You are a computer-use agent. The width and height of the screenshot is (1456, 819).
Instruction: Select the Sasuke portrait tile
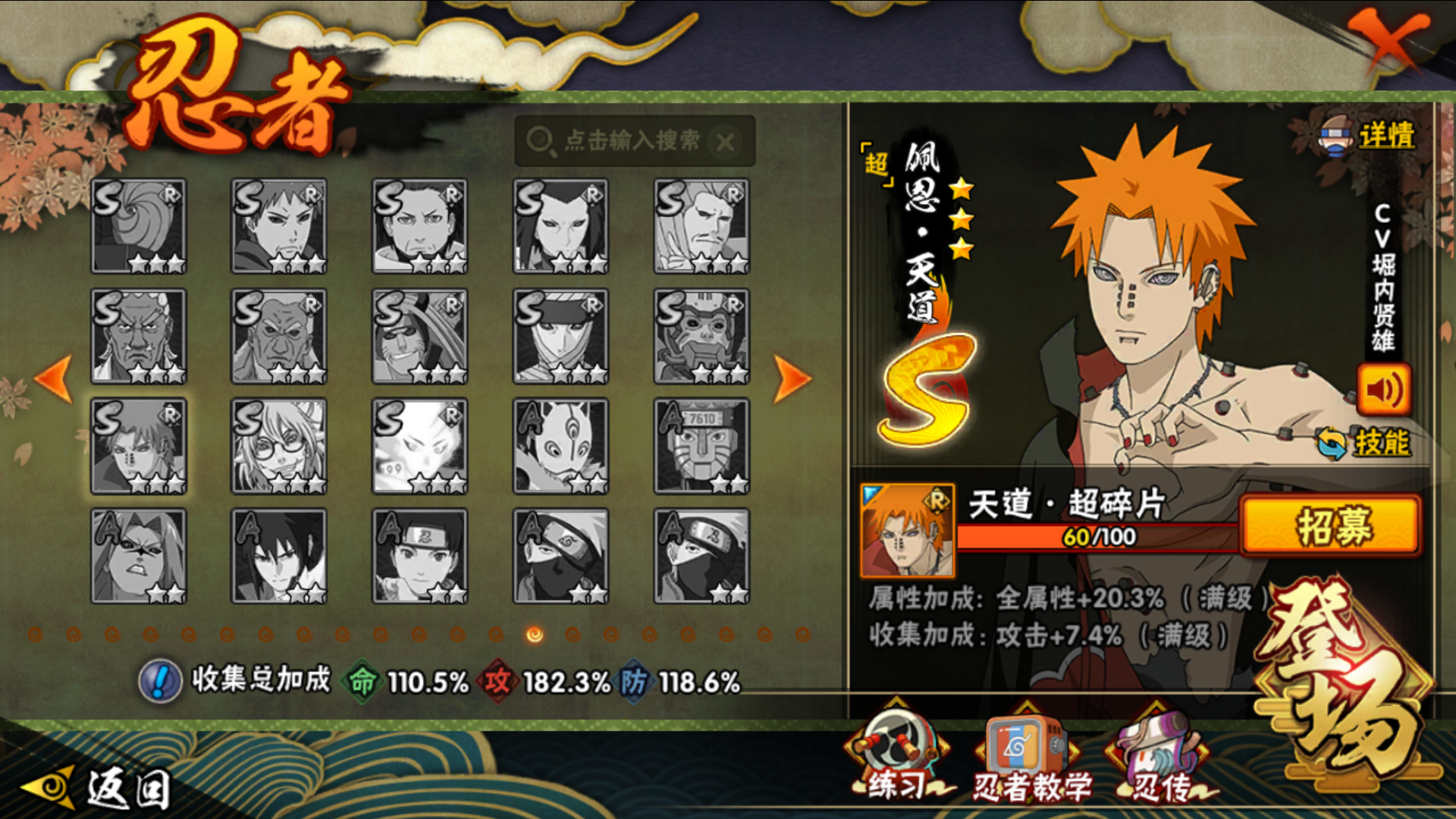[279, 556]
